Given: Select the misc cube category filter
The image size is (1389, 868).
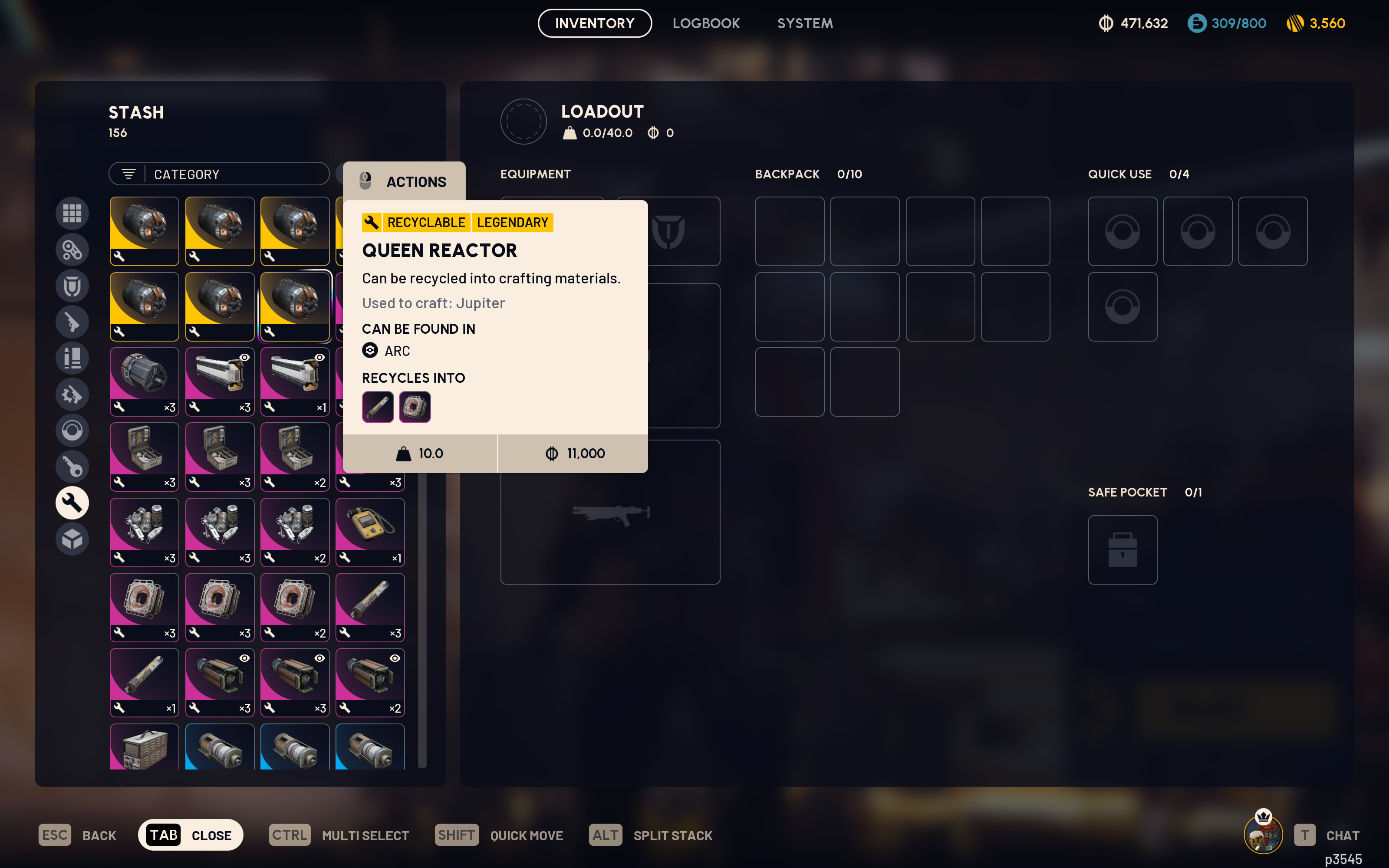Looking at the screenshot, I should (x=72, y=539).
